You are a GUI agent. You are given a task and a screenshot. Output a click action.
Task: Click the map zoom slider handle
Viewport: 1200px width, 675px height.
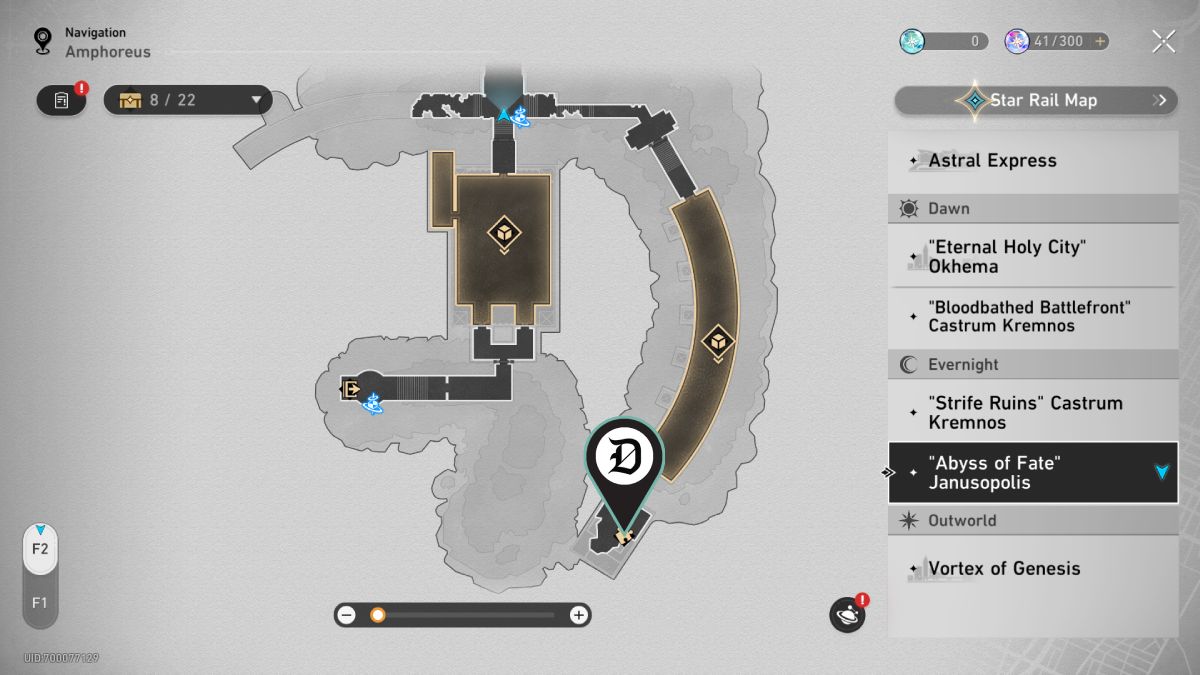(x=377, y=615)
